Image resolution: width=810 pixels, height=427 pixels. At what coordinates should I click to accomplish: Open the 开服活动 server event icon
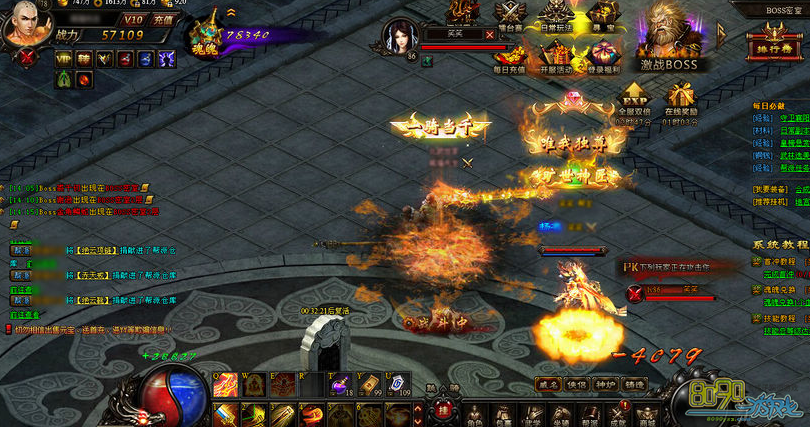click(558, 56)
